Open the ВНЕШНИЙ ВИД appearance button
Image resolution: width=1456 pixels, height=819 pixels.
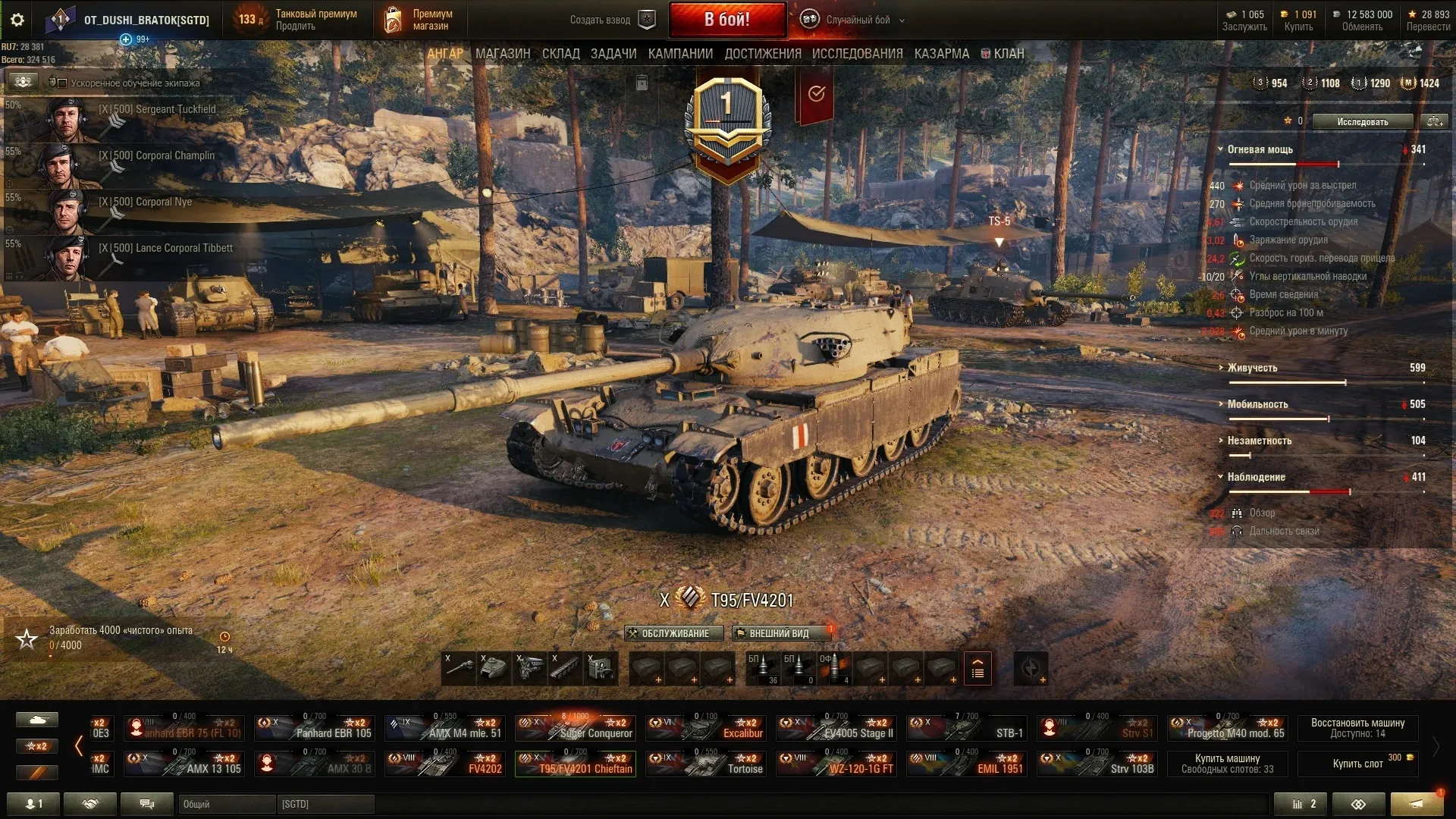click(778, 633)
